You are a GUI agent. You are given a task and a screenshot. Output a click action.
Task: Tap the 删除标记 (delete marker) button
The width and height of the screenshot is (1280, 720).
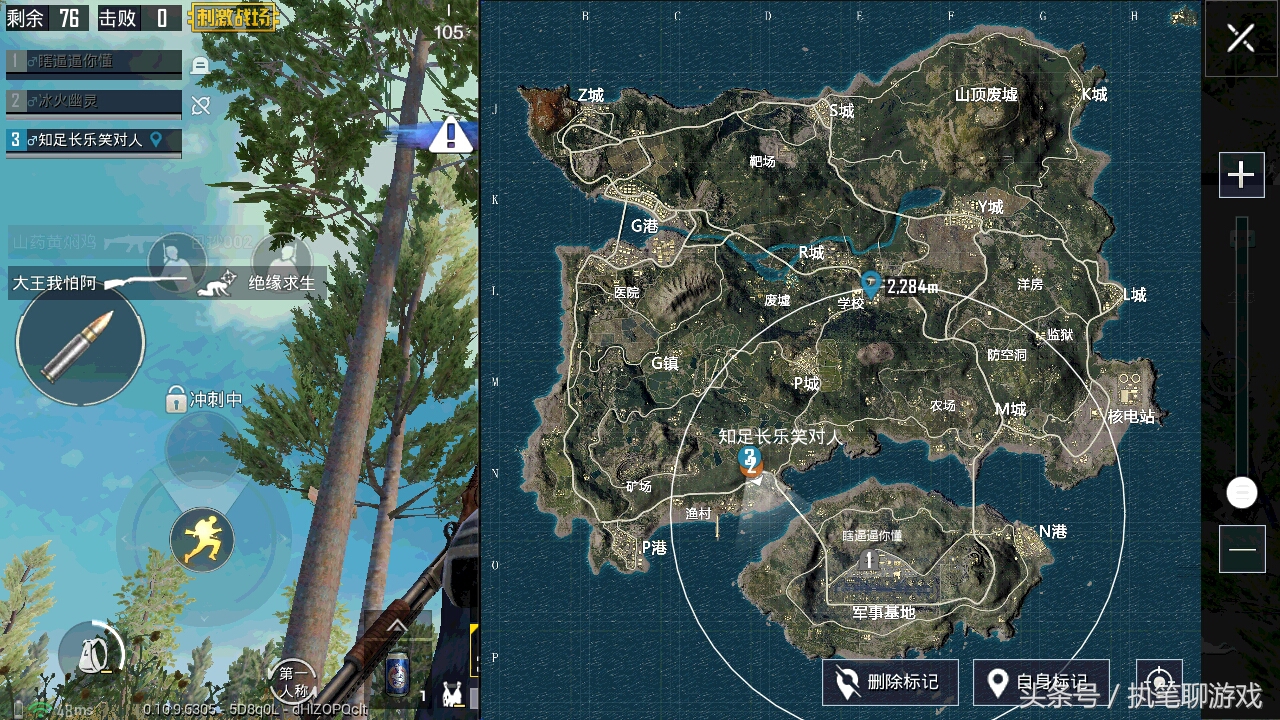pos(890,682)
